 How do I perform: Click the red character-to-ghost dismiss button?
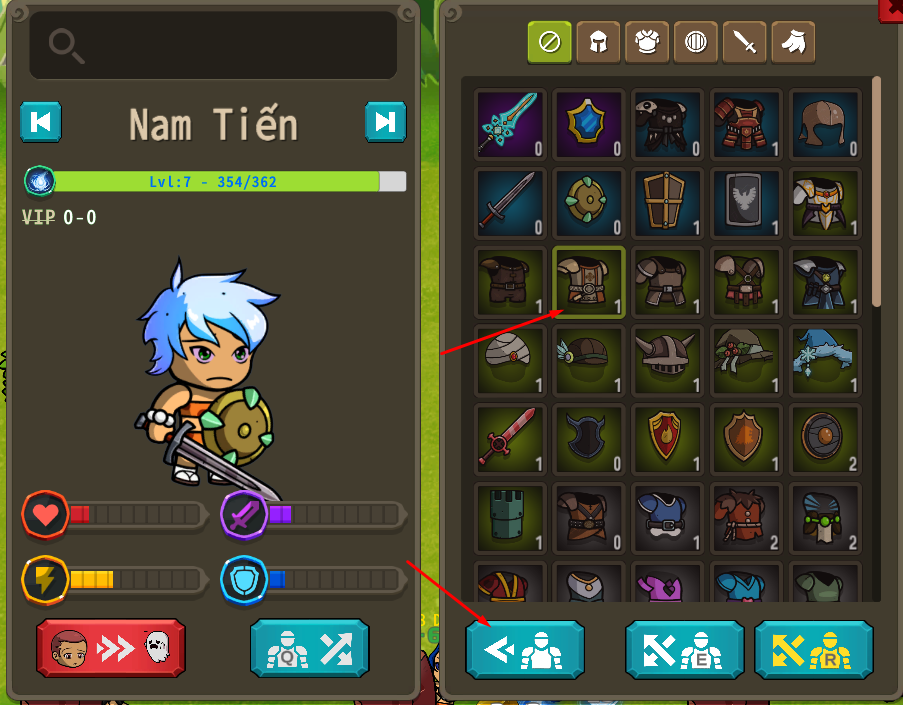coord(111,648)
